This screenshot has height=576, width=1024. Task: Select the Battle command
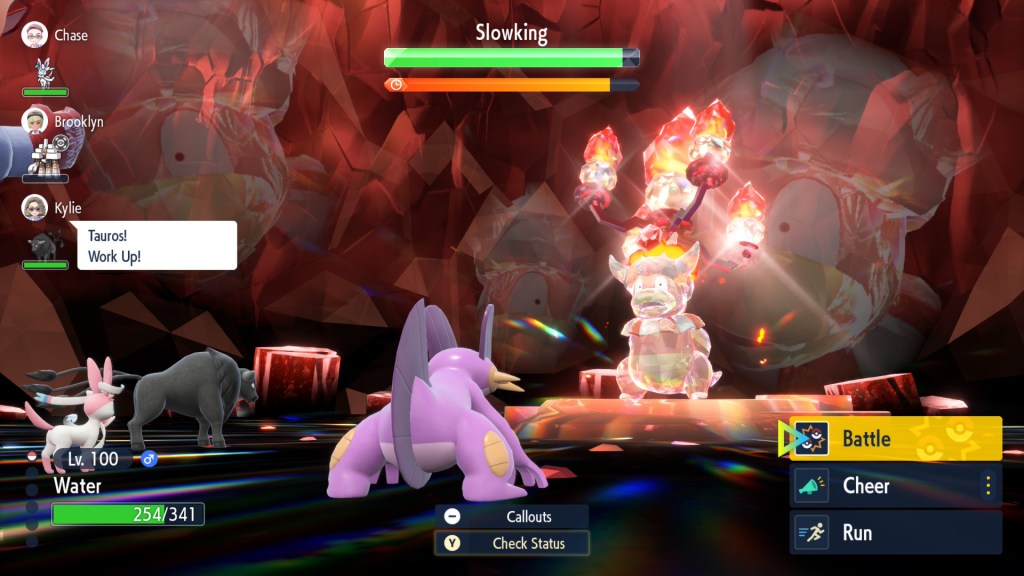(x=895, y=438)
